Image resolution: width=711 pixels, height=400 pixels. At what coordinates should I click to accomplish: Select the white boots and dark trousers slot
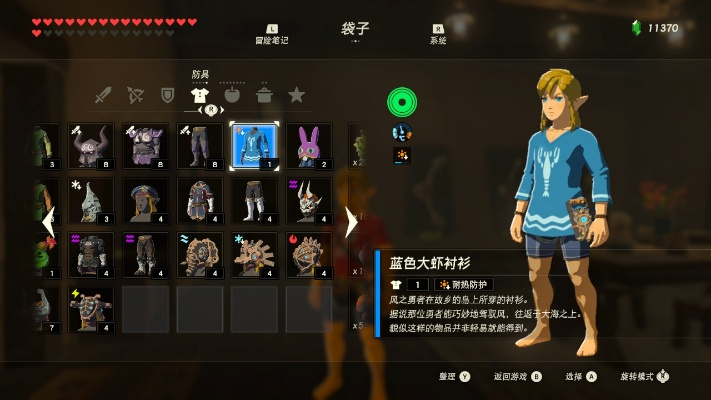(x=254, y=200)
